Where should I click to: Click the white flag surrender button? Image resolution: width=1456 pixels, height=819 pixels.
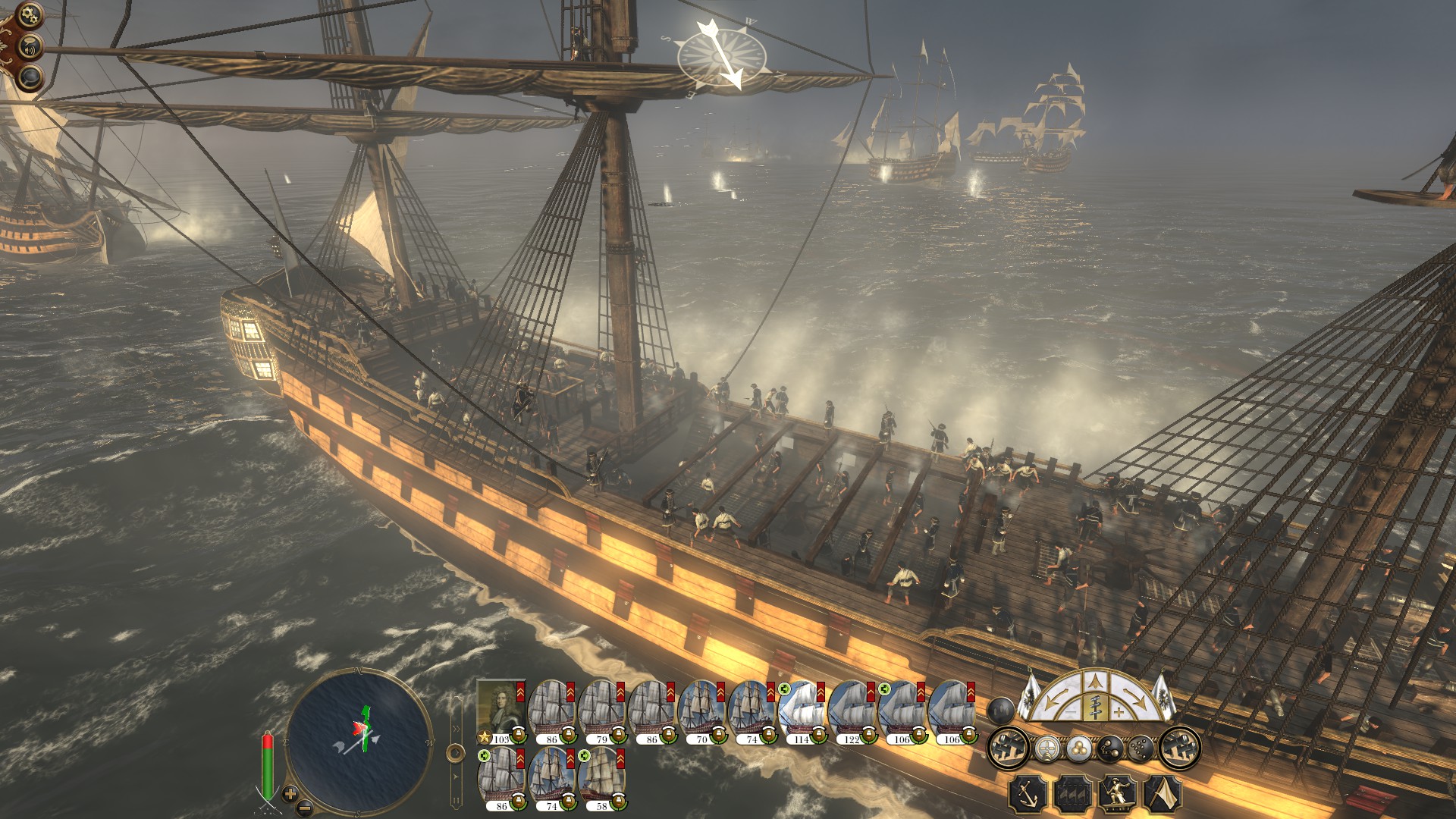1163,795
